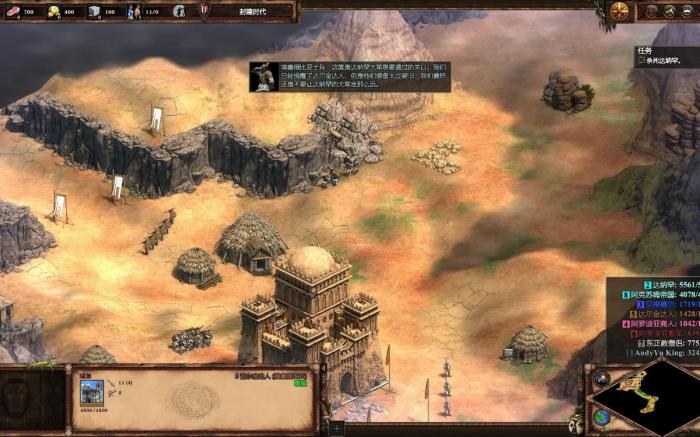Image resolution: width=700 pixels, height=437 pixels.
Task: Click the age banner in the top bar
Action: point(248,12)
